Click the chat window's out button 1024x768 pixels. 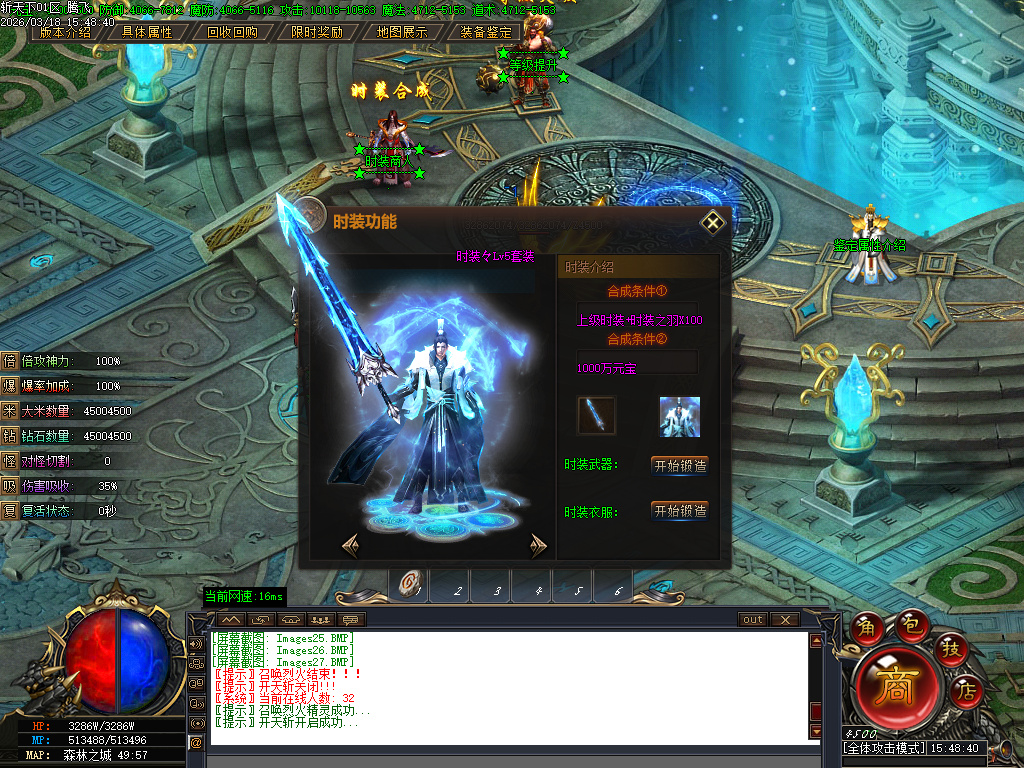[x=753, y=620]
